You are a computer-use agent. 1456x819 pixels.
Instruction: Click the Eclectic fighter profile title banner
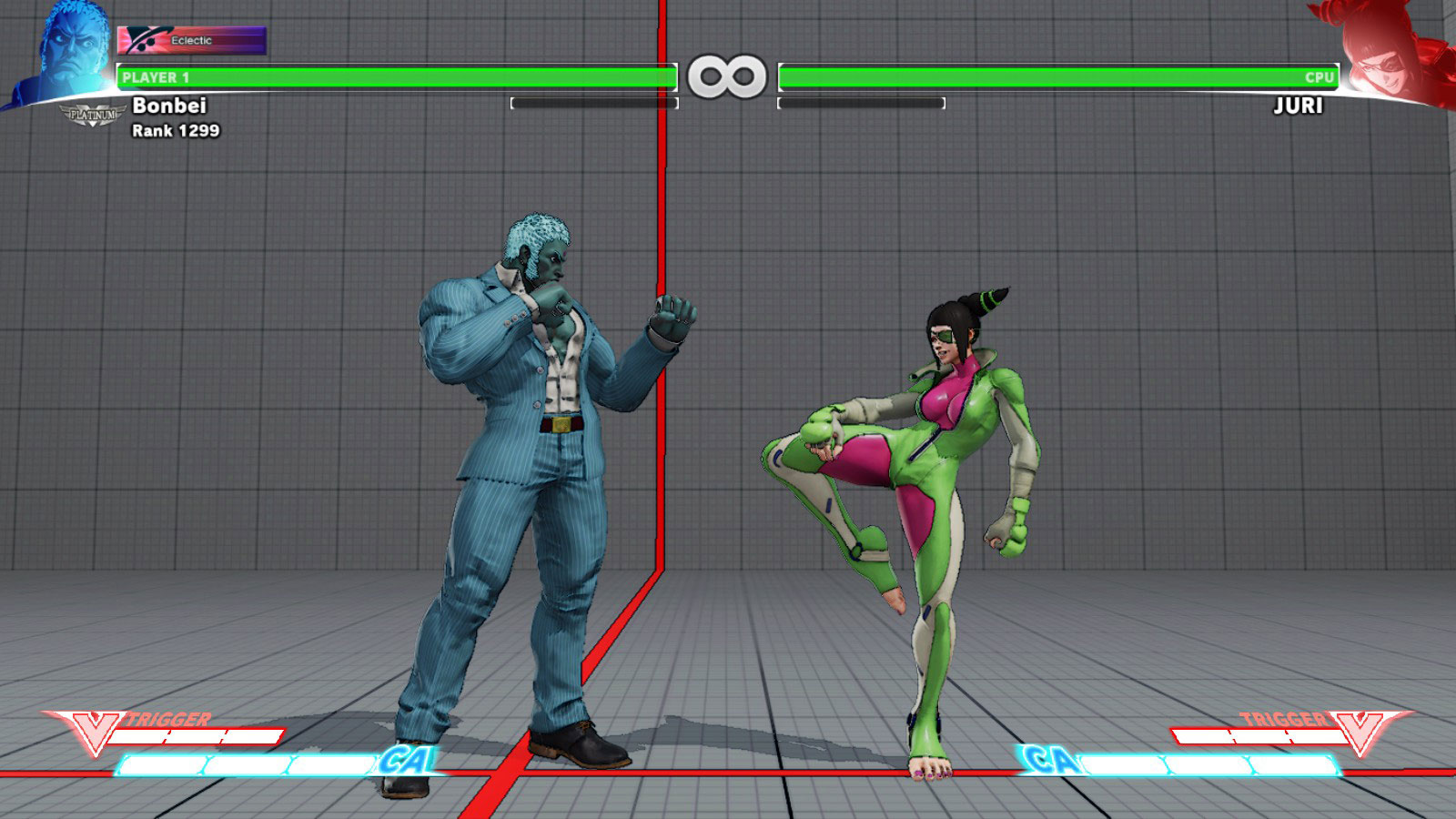(191, 39)
